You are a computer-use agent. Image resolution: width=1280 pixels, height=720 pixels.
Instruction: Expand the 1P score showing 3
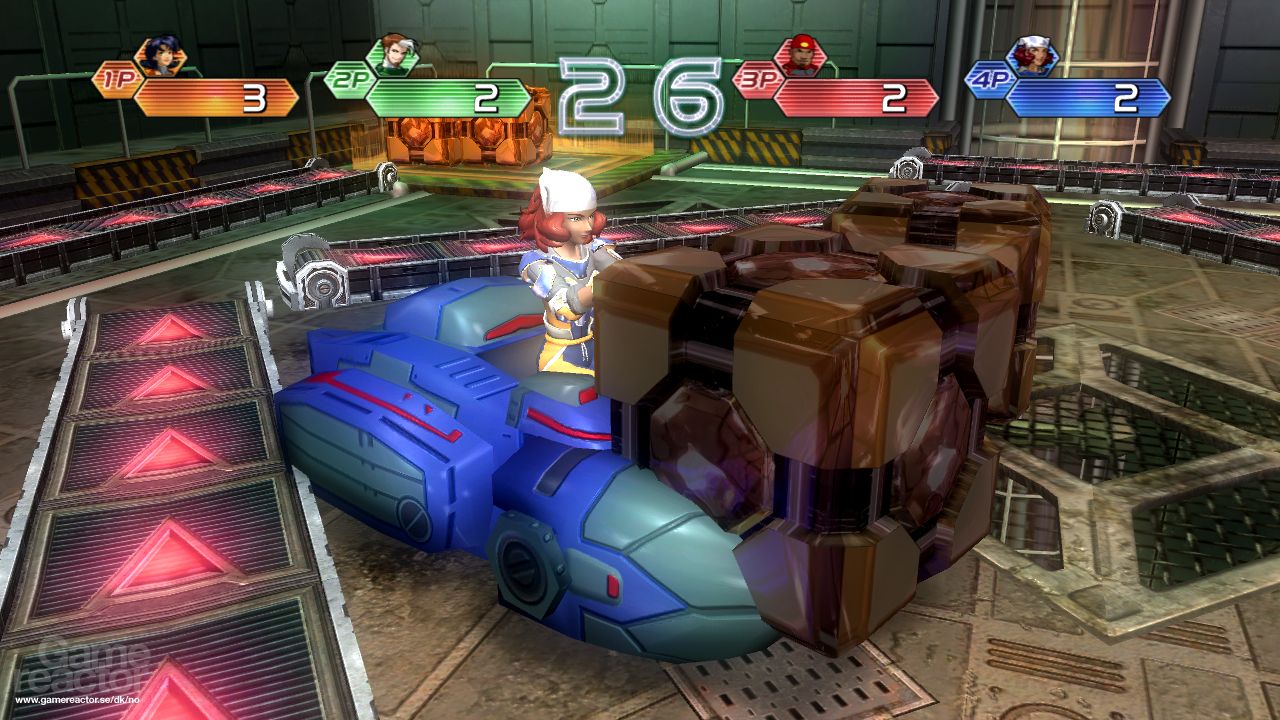[255, 97]
